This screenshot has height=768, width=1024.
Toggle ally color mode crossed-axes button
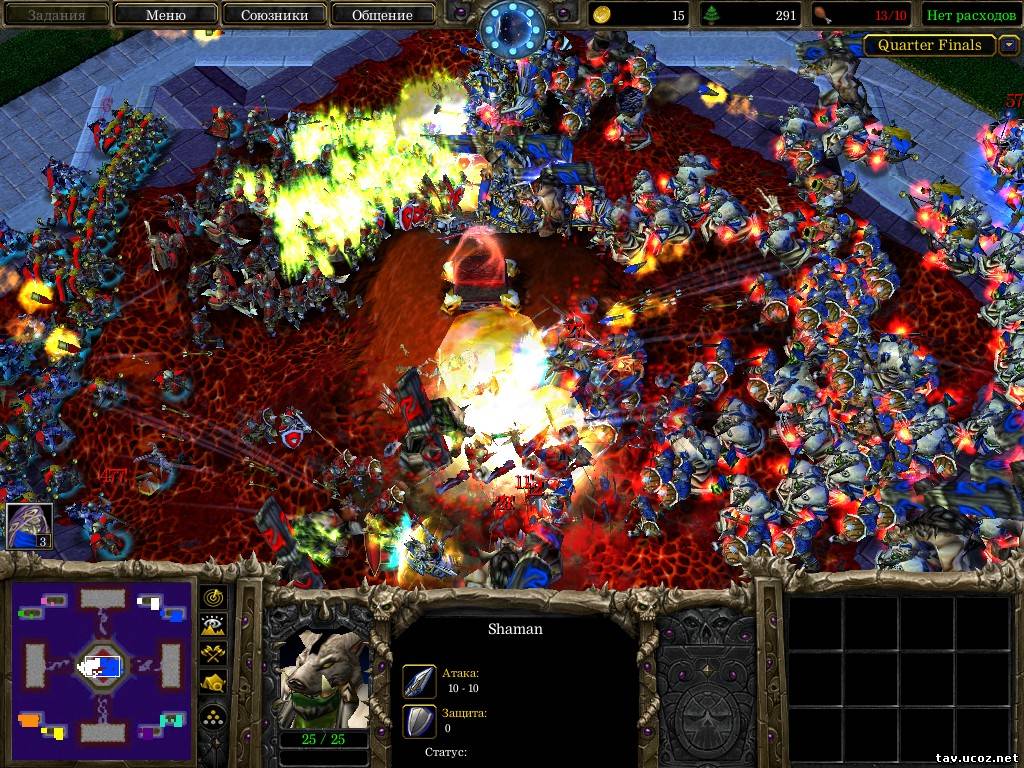pyautogui.click(x=214, y=654)
